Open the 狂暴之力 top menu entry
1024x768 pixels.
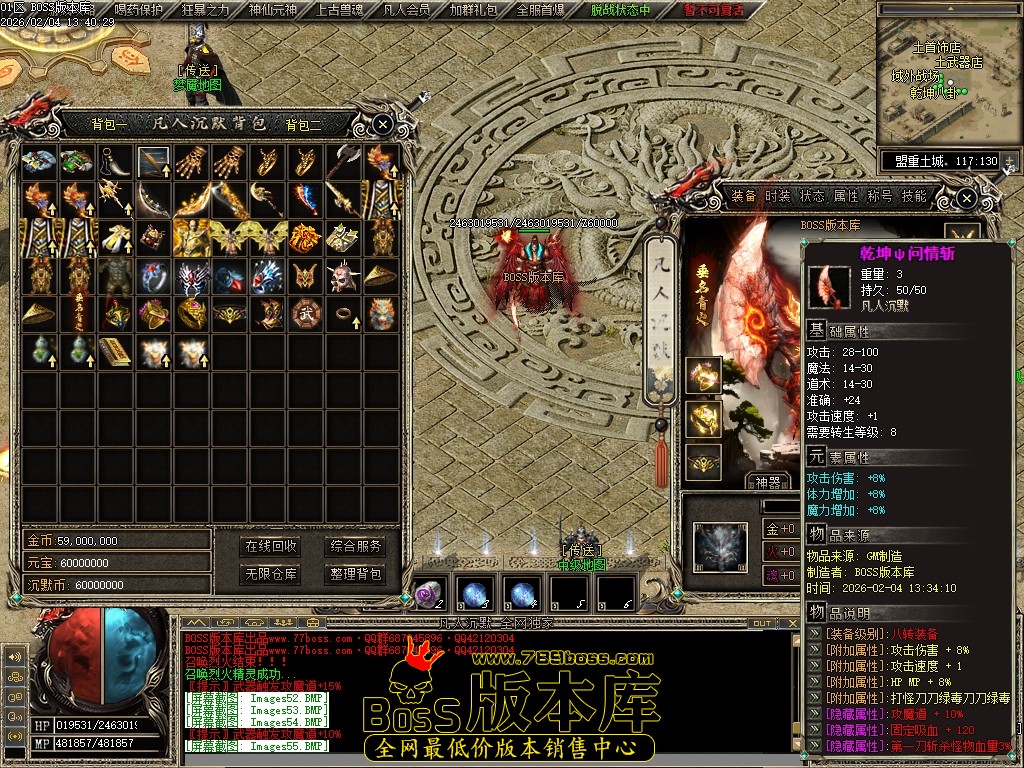click(205, 10)
